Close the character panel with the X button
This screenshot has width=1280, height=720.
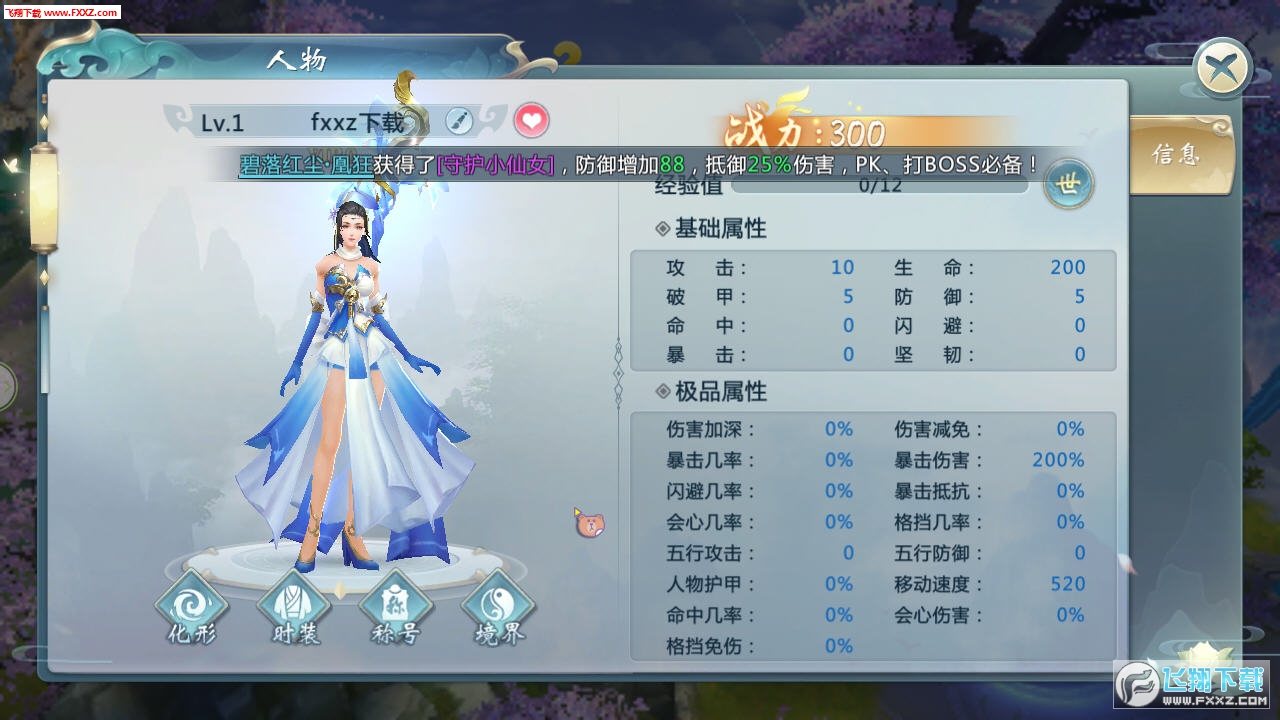[1221, 67]
